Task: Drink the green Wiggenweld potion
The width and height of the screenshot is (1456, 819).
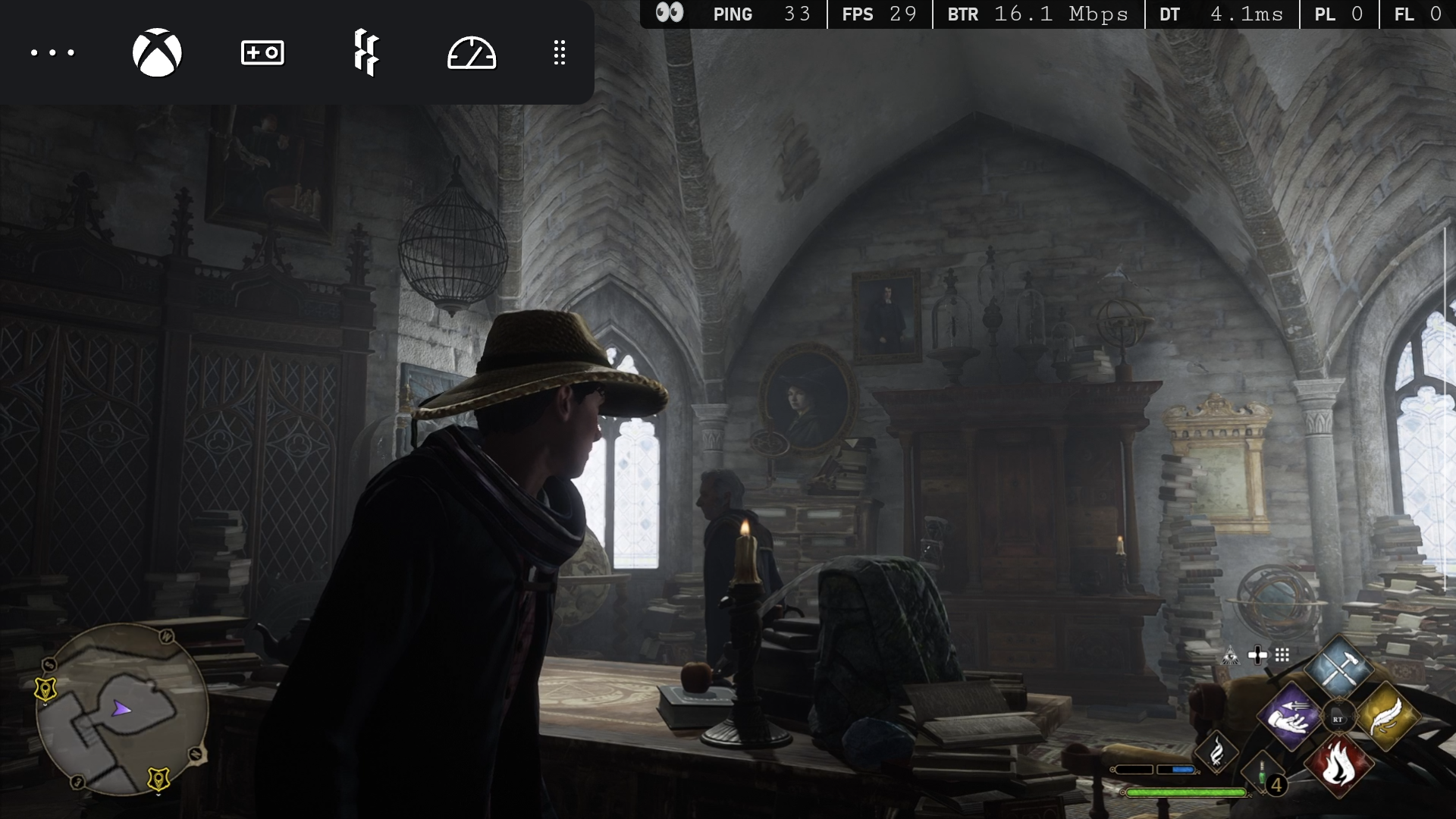Action: pos(1262,775)
